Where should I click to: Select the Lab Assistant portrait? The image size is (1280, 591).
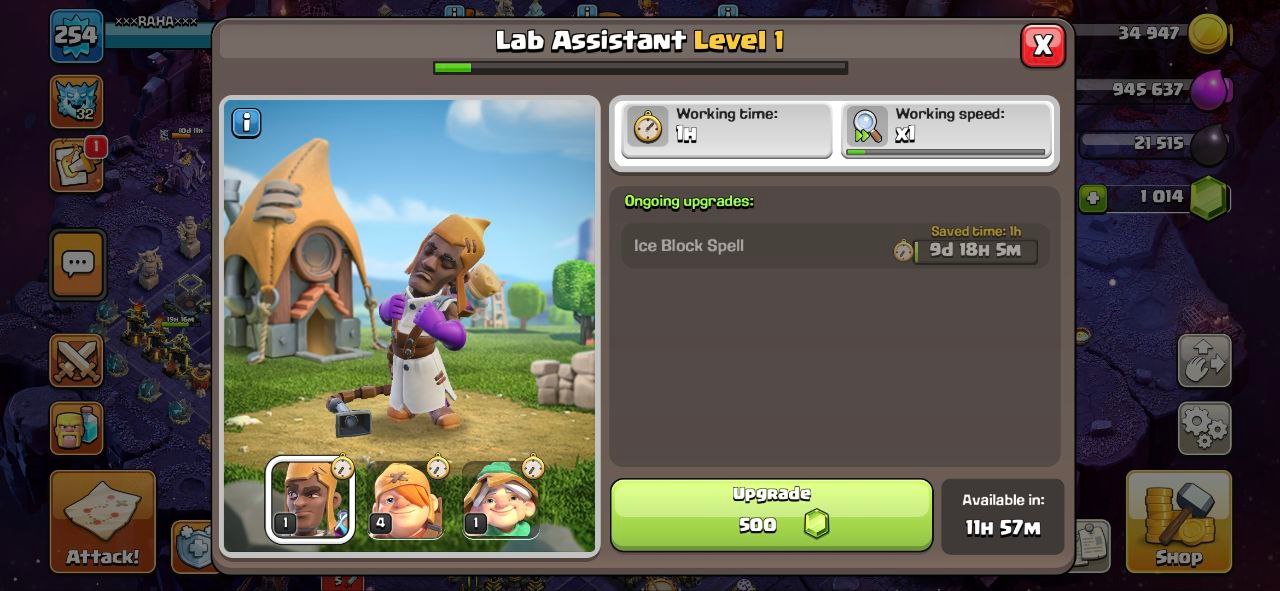click(310, 498)
